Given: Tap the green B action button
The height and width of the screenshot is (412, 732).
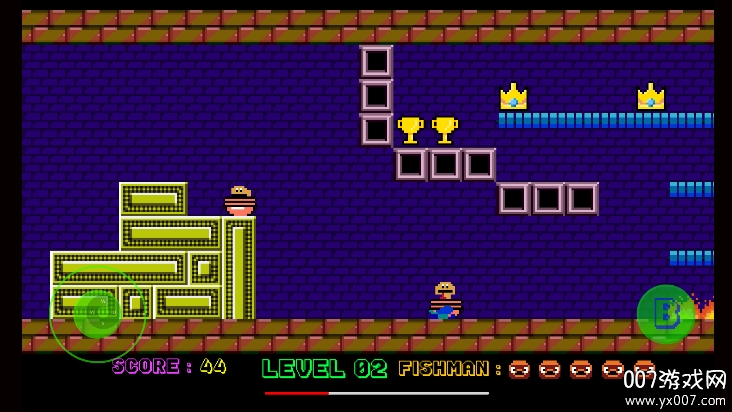Looking at the screenshot, I should [665, 314].
